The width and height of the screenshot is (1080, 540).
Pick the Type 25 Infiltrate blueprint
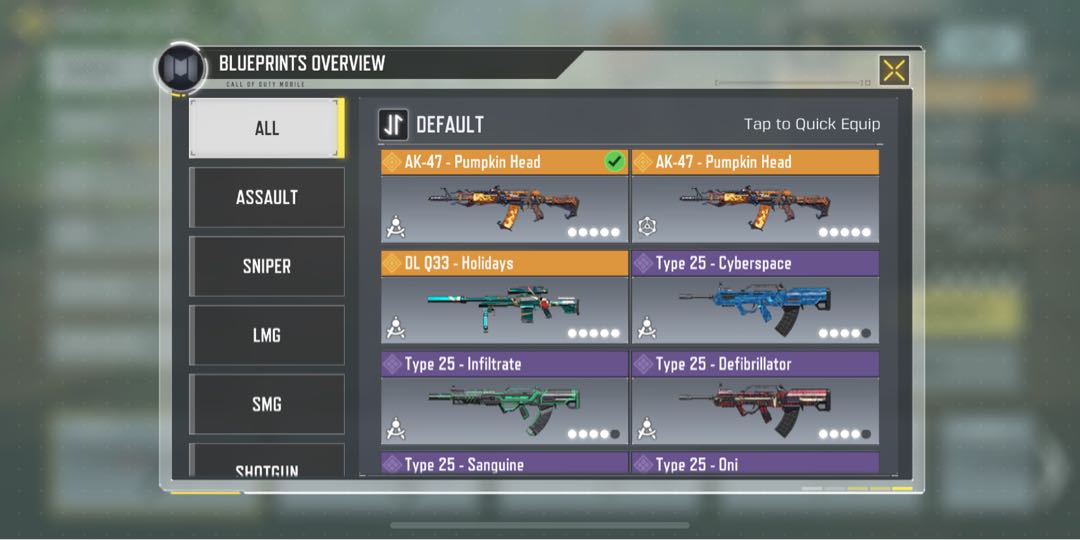[x=504, y=398]
